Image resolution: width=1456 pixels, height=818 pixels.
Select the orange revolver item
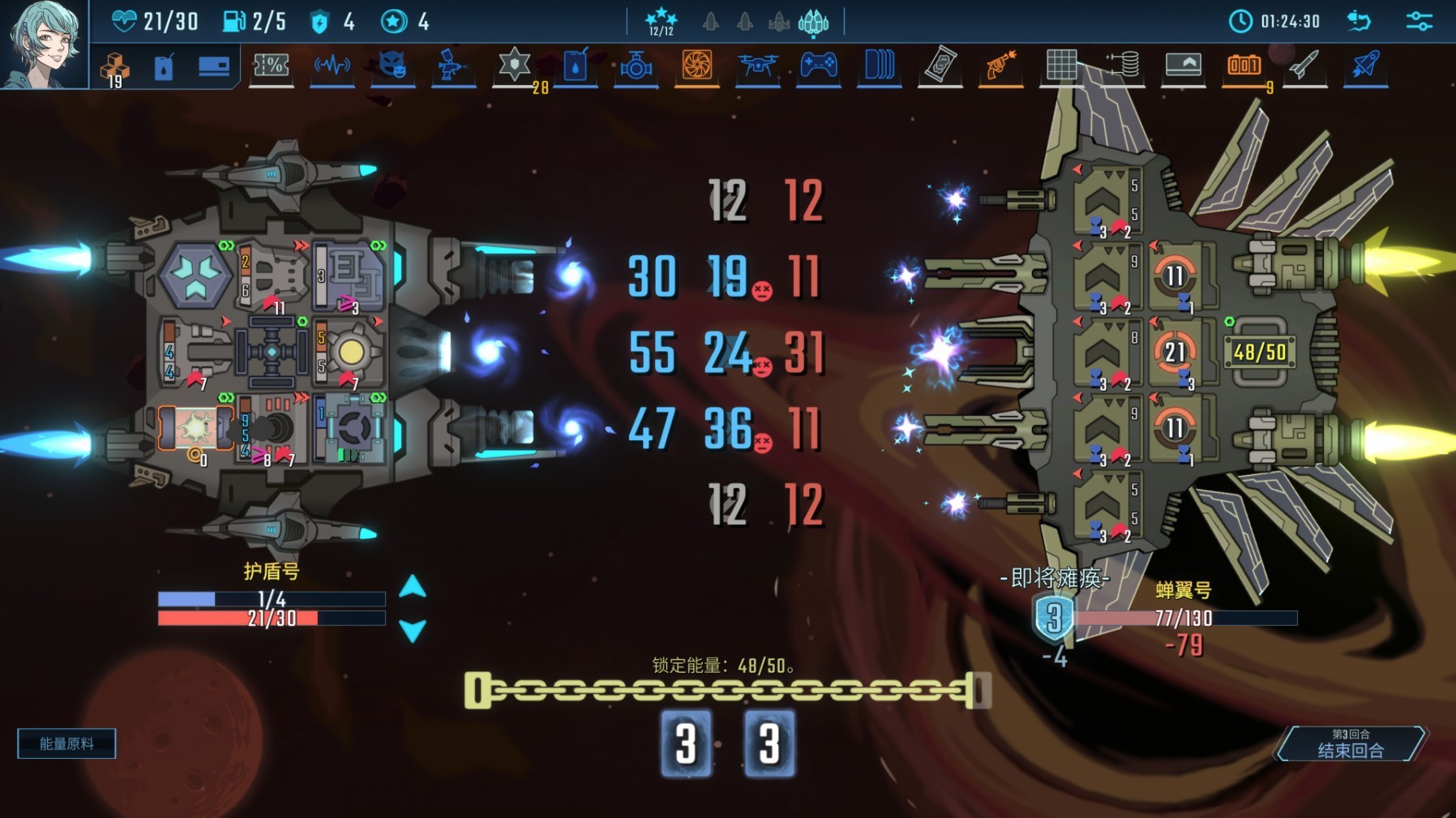[x=1000, y=66]
